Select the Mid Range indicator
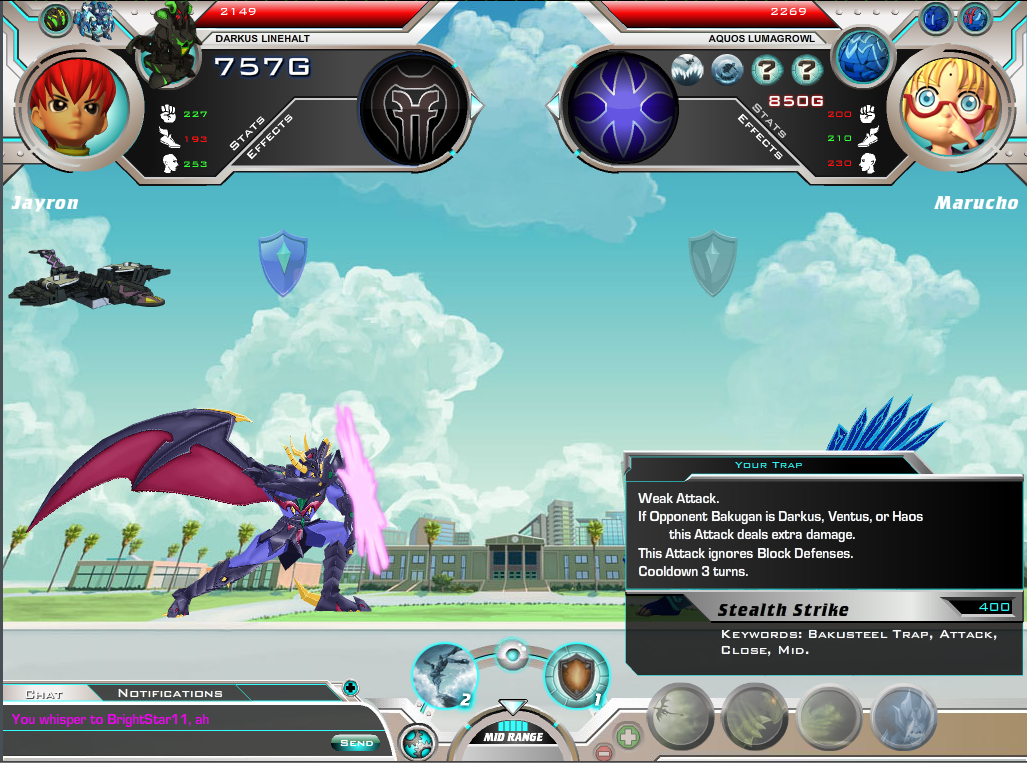 pyautogui.click(x=513, y=737)
